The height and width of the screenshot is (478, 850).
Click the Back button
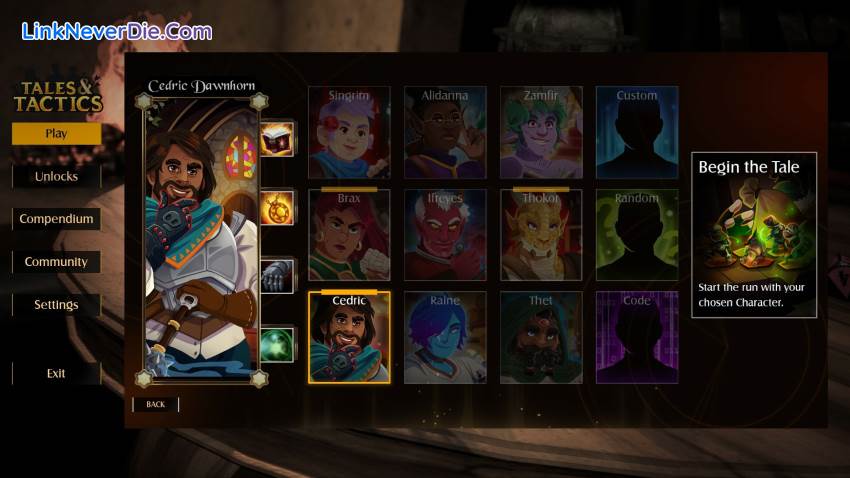click(155, 404)
